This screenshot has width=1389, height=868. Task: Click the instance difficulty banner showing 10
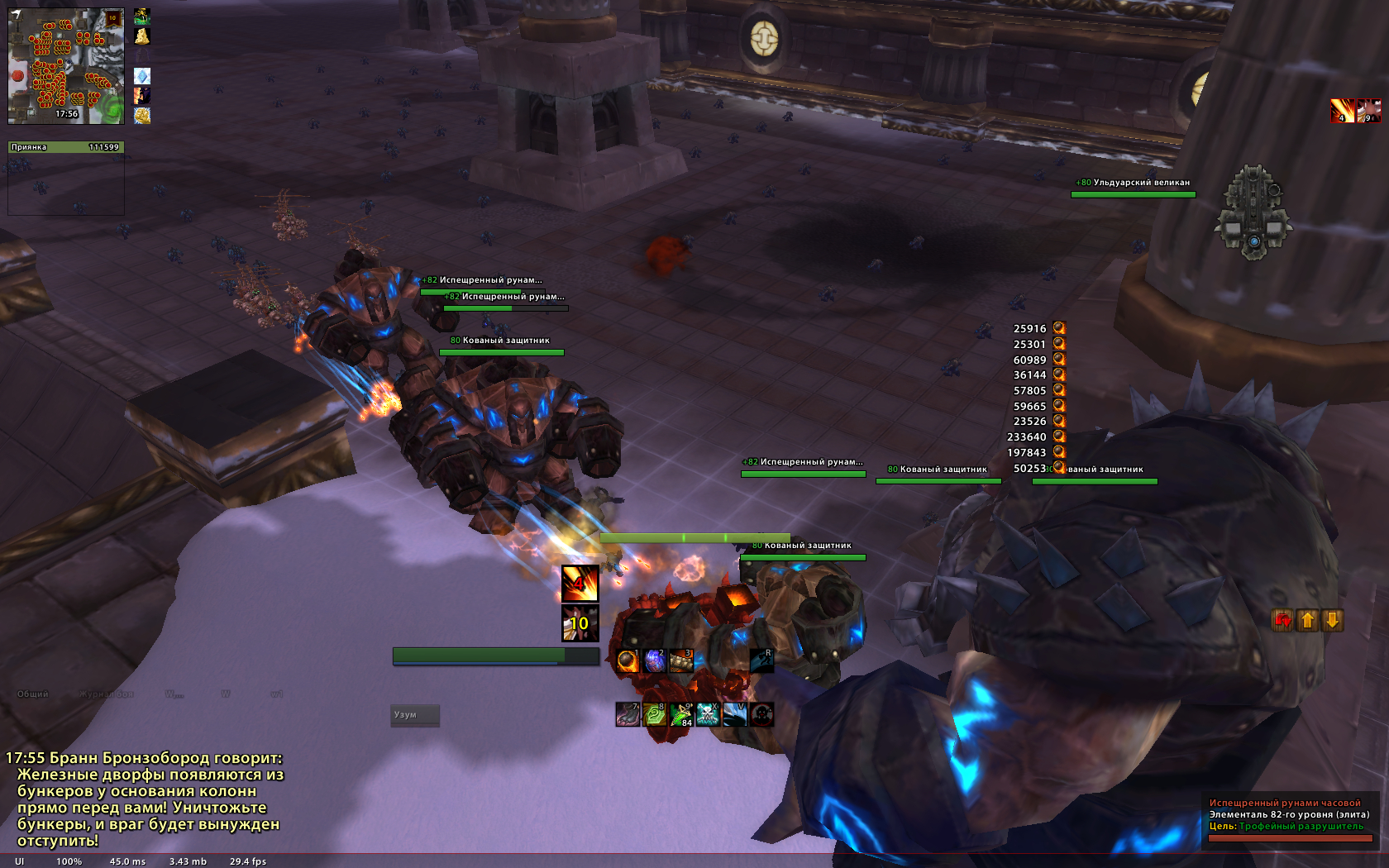tap(113, 18)
